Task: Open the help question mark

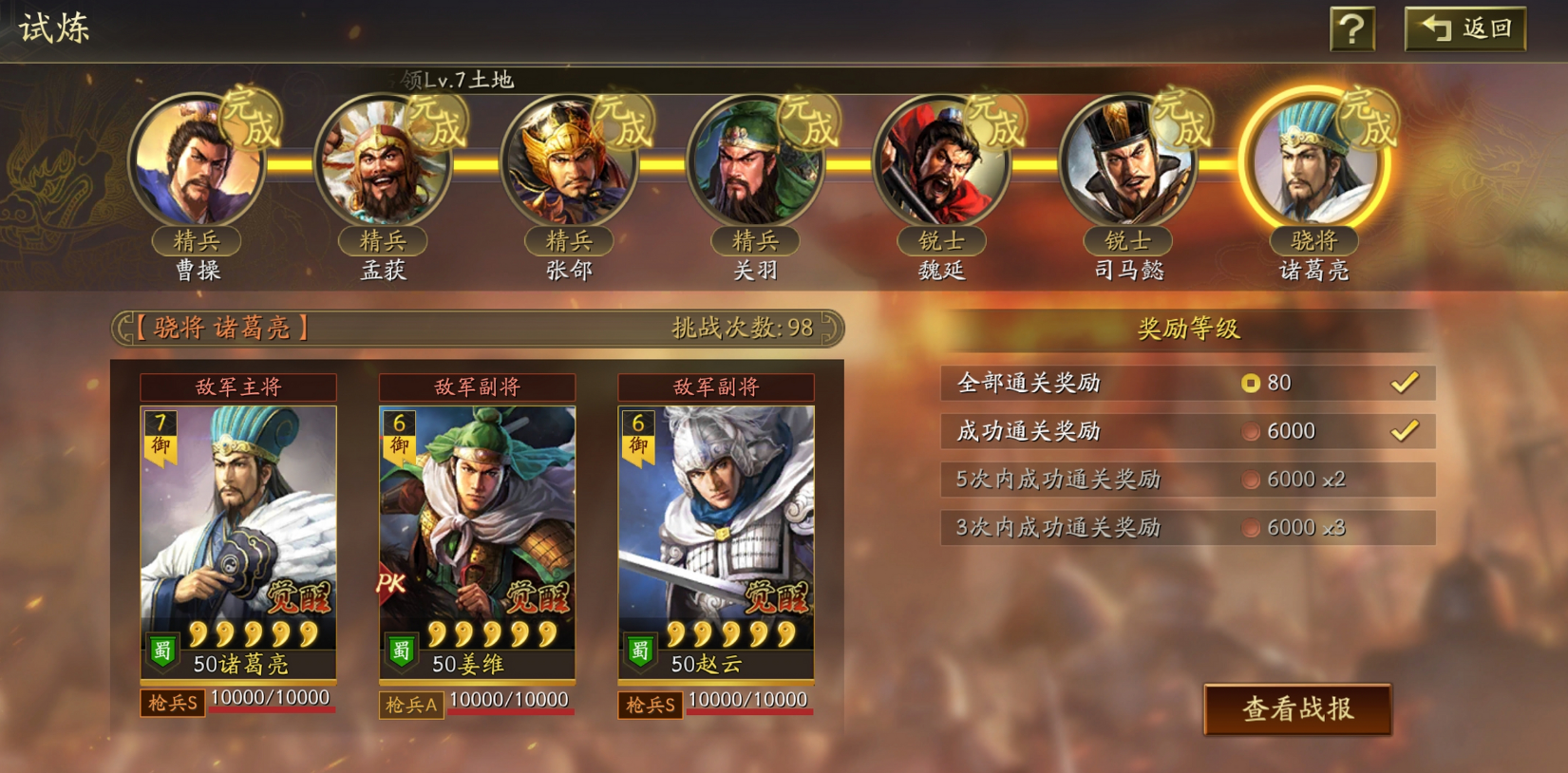Action: tap(1353, 27)
